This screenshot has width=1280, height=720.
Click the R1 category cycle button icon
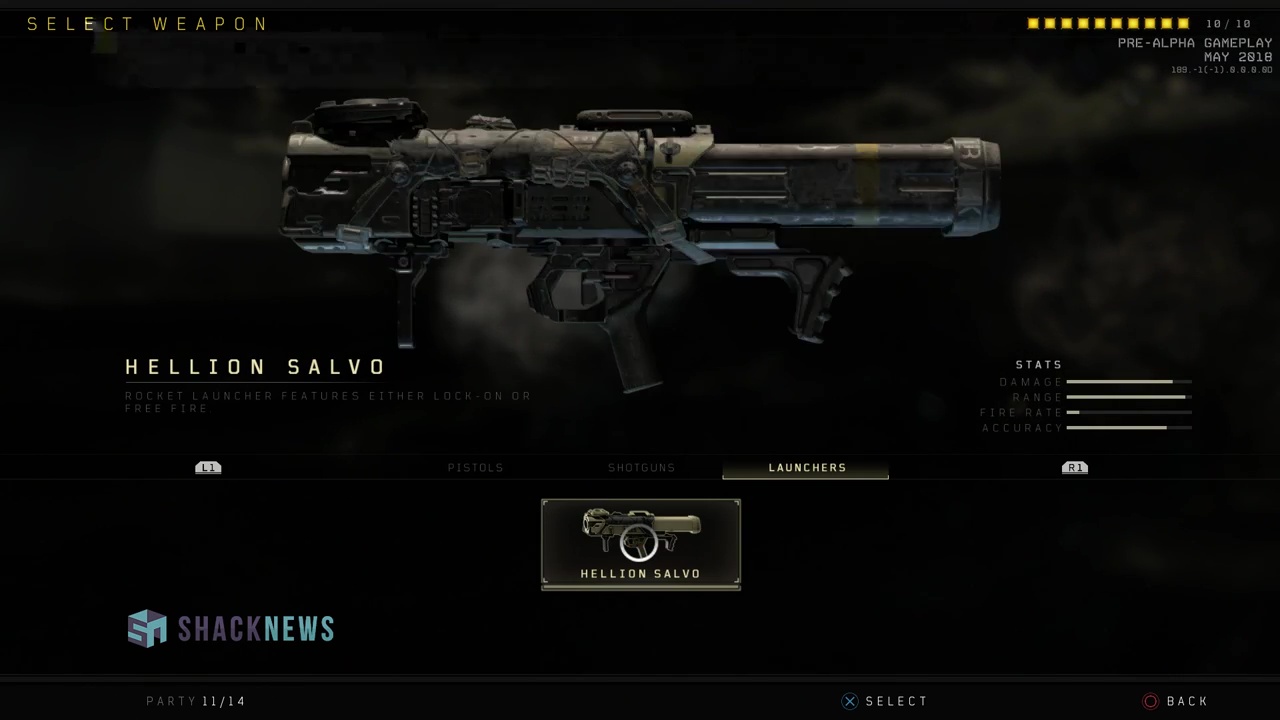click(x=1074, y=467)
